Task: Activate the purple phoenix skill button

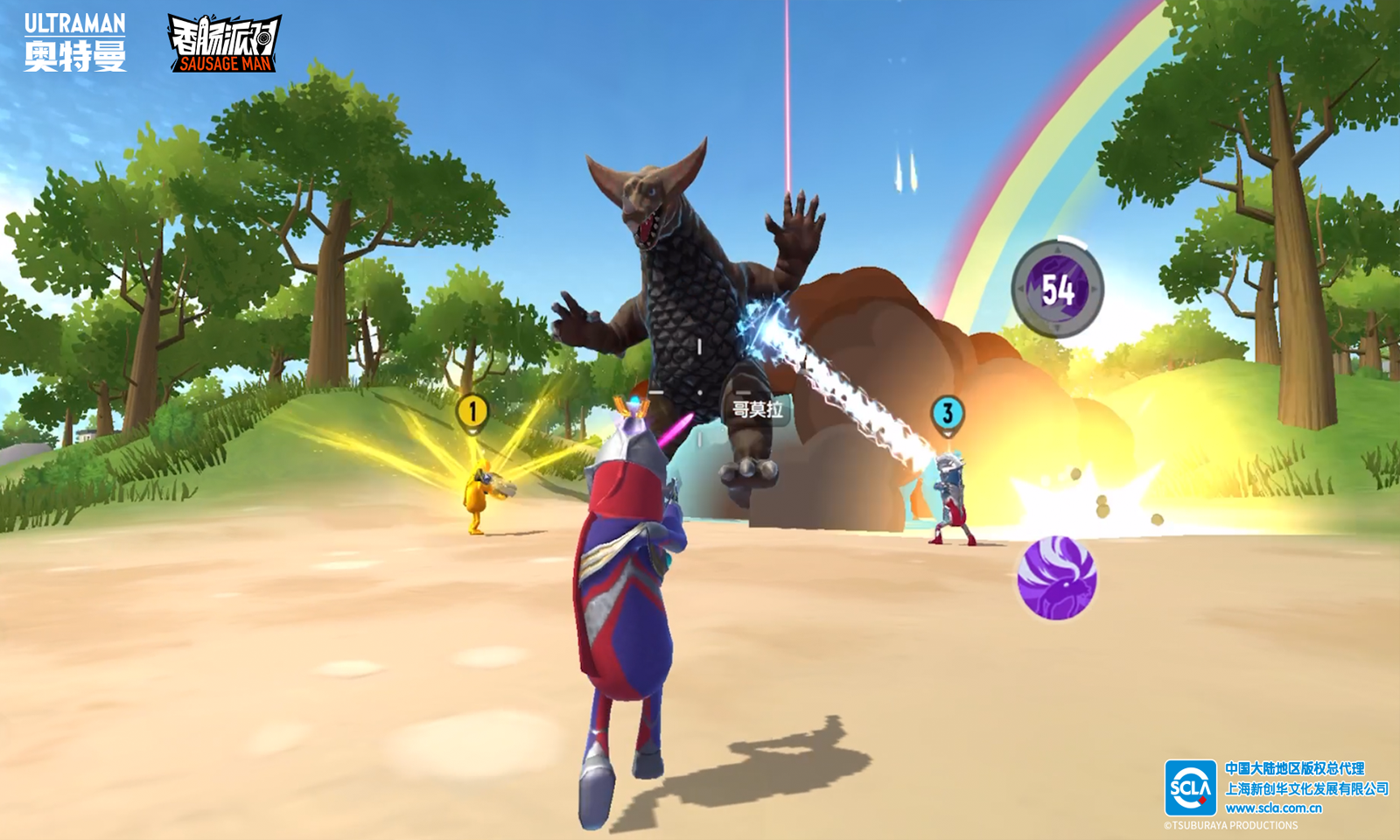Action: click(x=1056, y=577)
